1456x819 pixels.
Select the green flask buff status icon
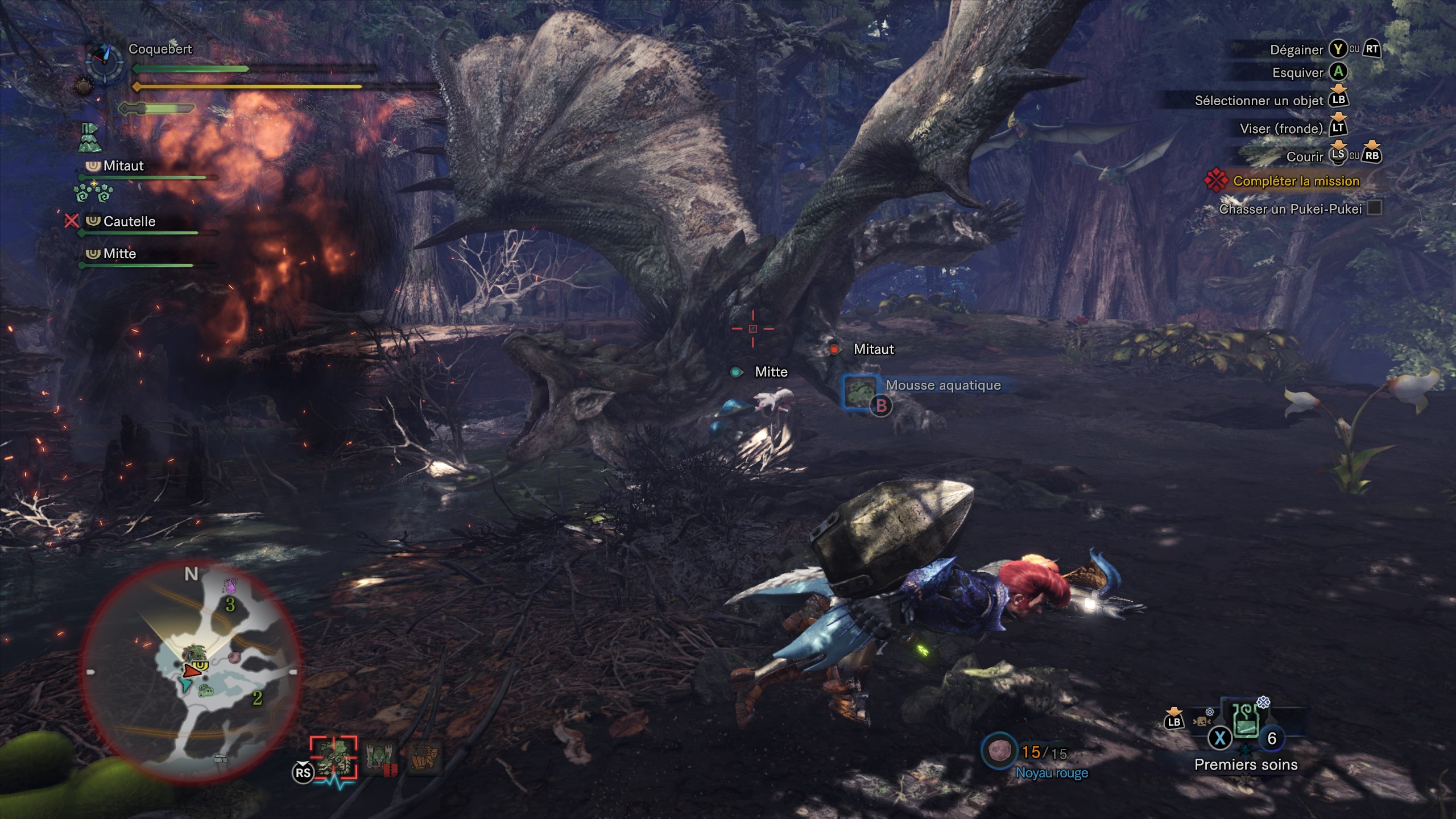[89, 138]
